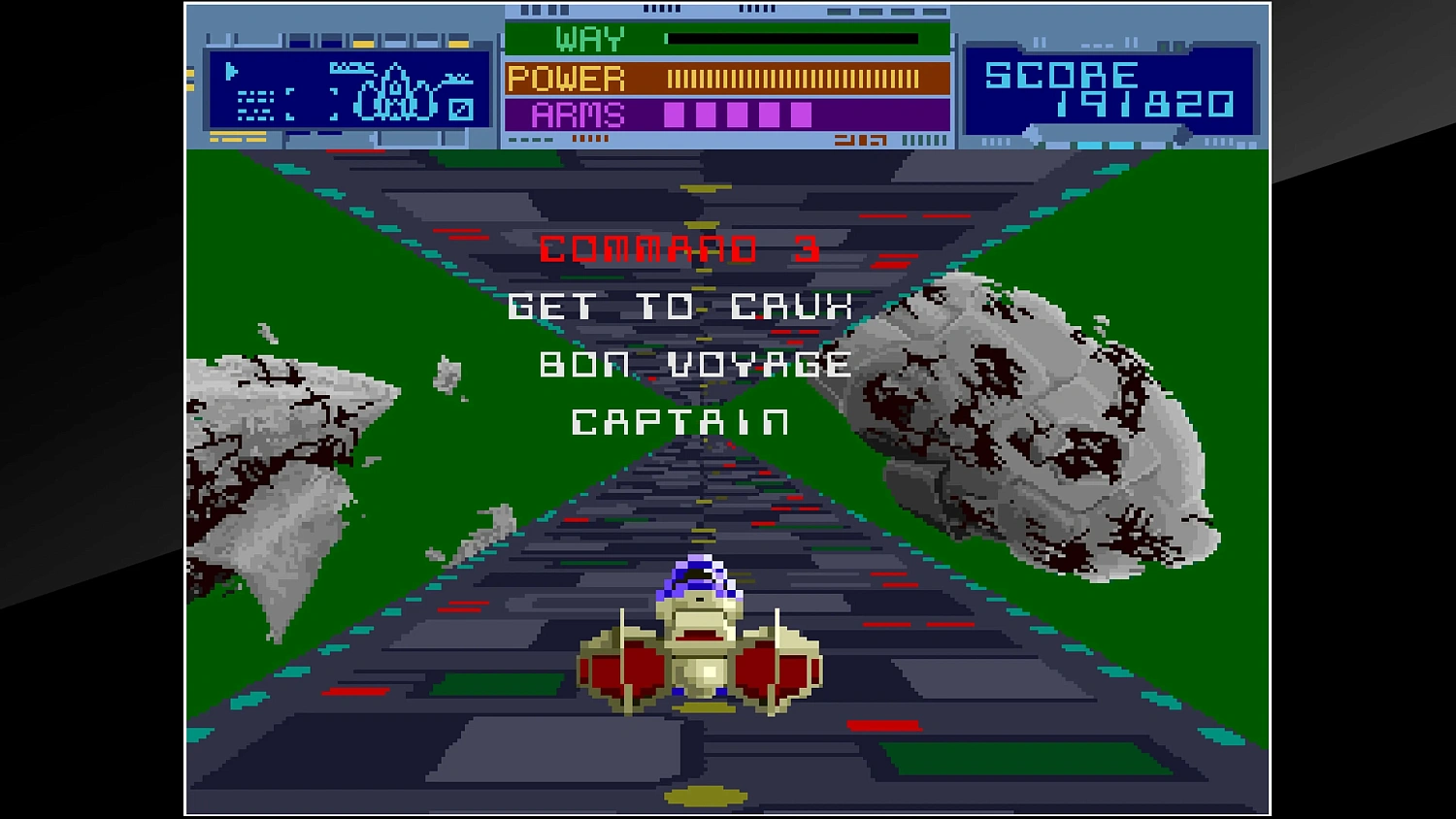Screen dimensions: 1456x819
Task: Click the POWER gauge tick bar
Action: [791, 77]
